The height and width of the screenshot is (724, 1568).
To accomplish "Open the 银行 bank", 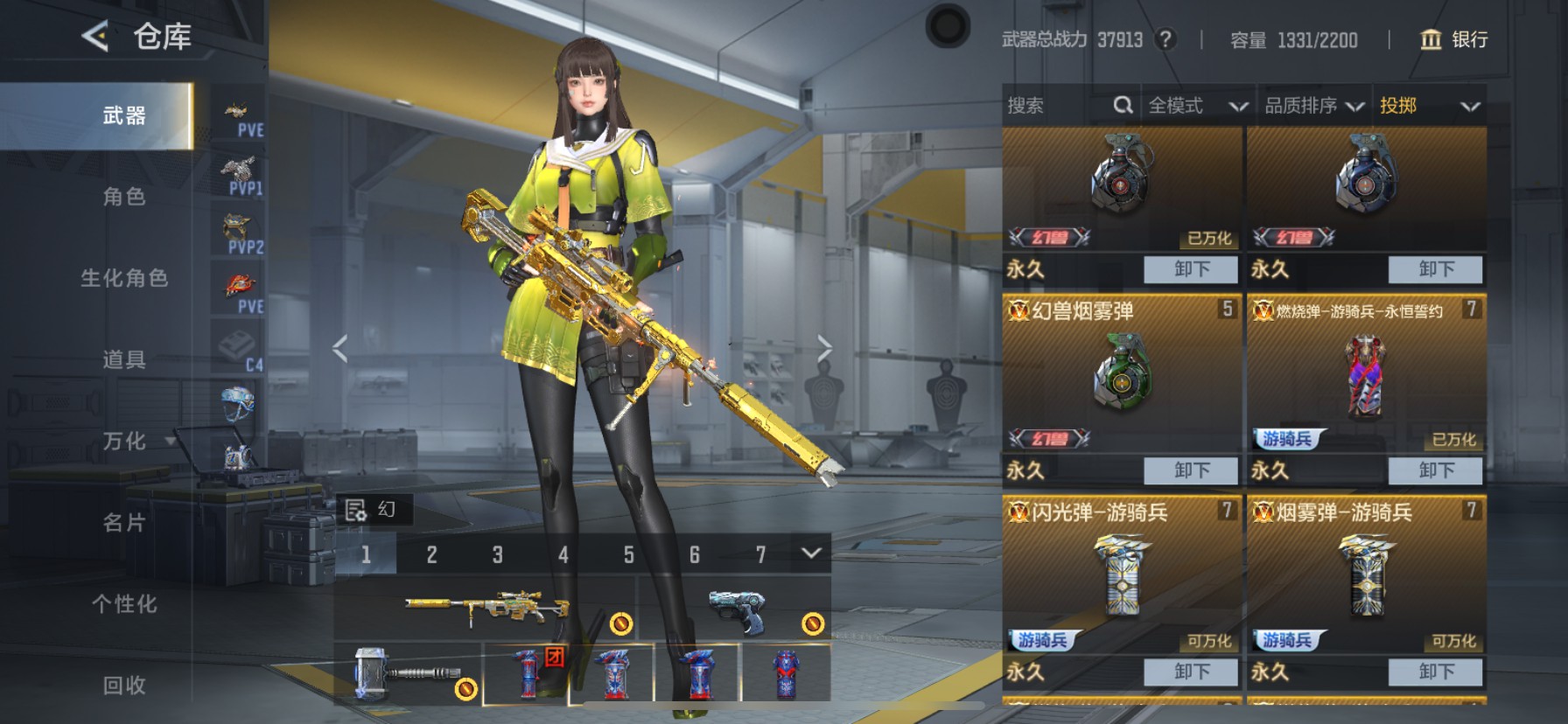I will tap(1453, 39).
